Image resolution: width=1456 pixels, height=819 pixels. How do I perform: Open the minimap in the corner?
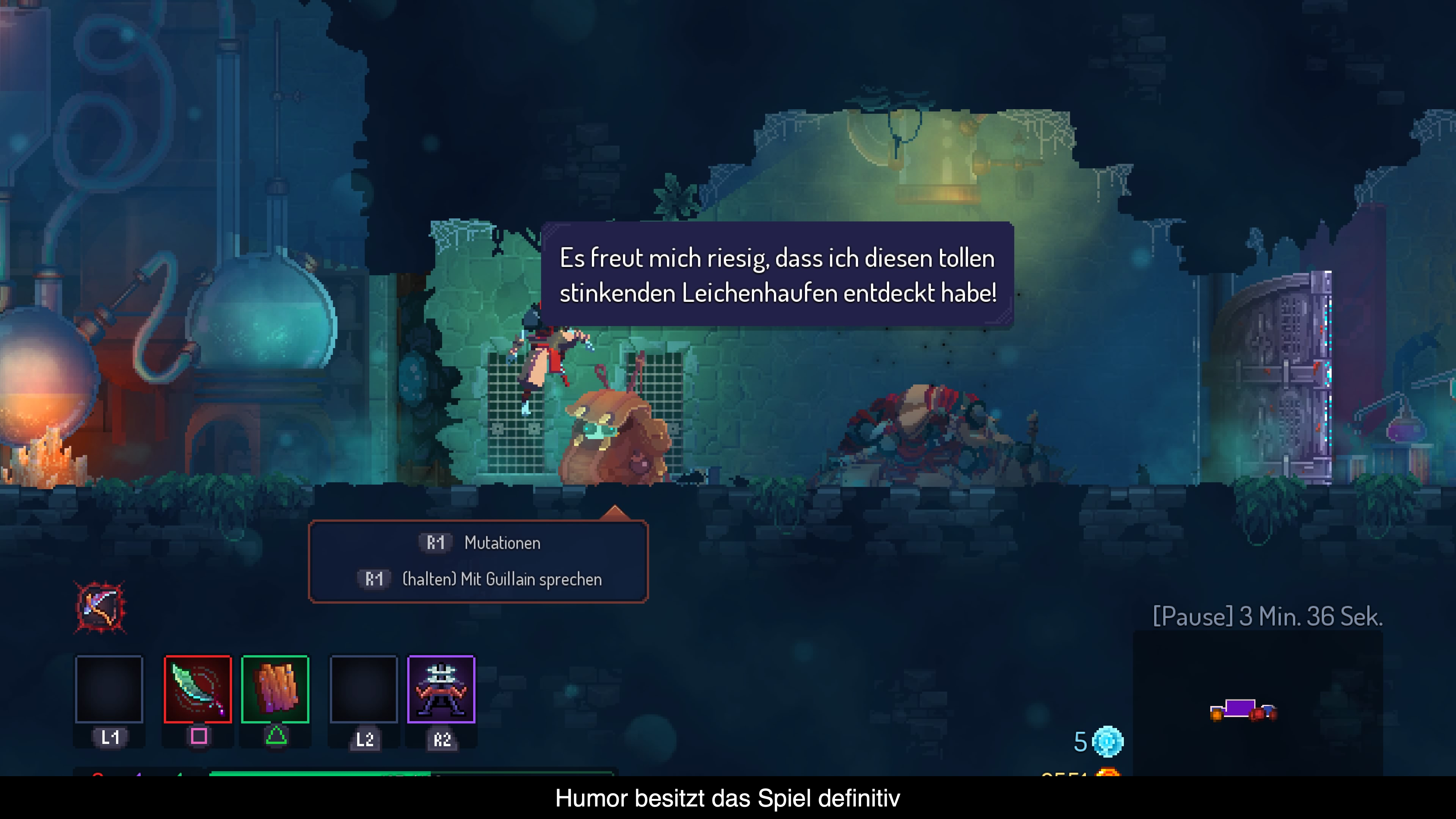[1258, 704]
